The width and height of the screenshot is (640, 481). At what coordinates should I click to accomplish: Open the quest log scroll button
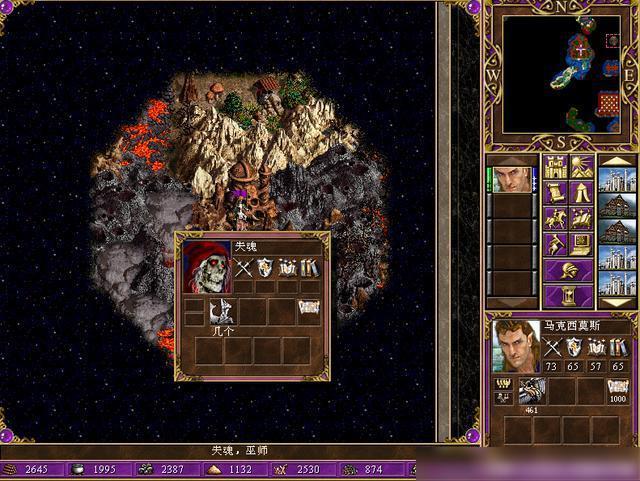click(555, 192)
